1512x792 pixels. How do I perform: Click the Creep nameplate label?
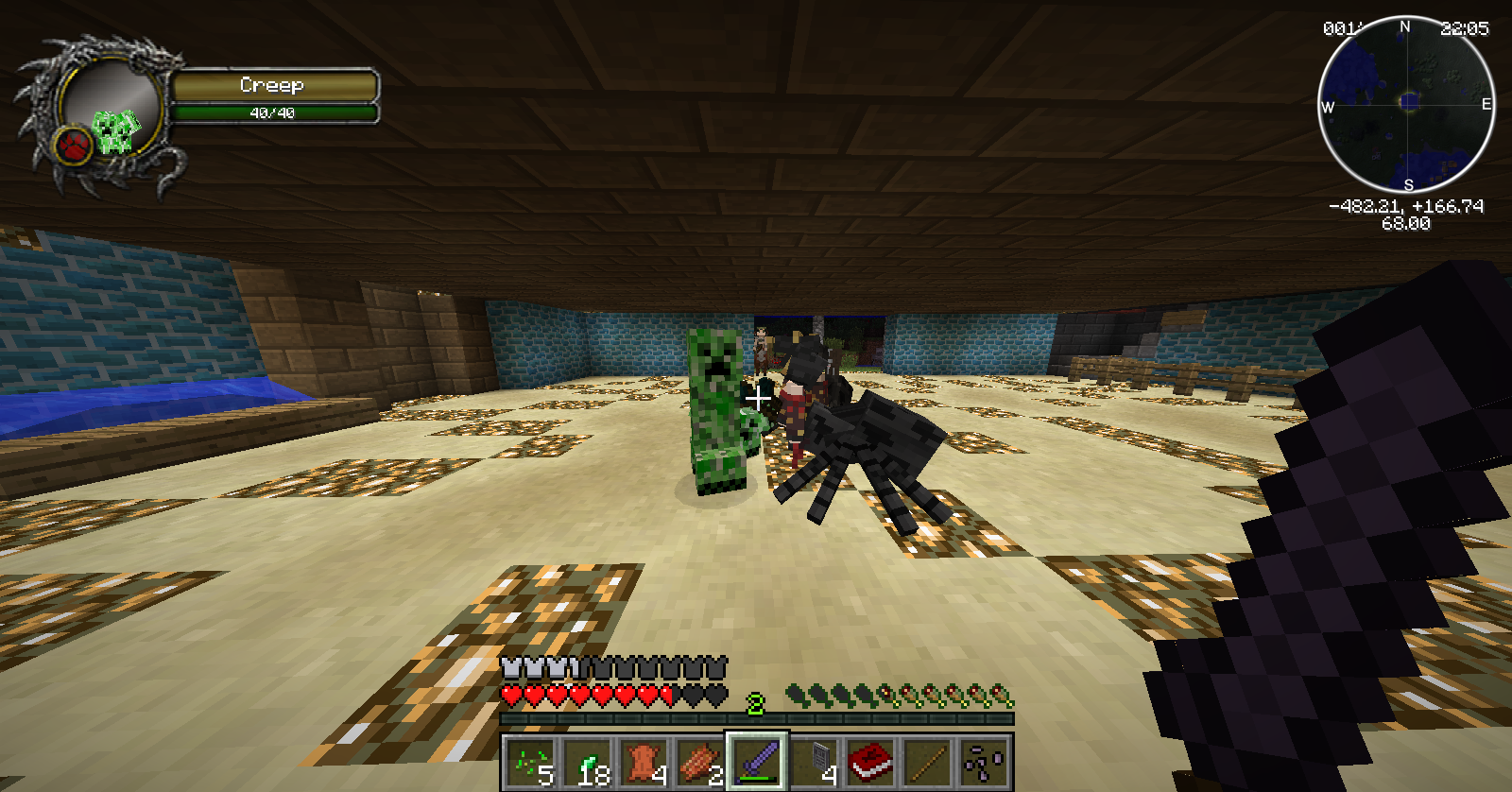pos(274,86)
